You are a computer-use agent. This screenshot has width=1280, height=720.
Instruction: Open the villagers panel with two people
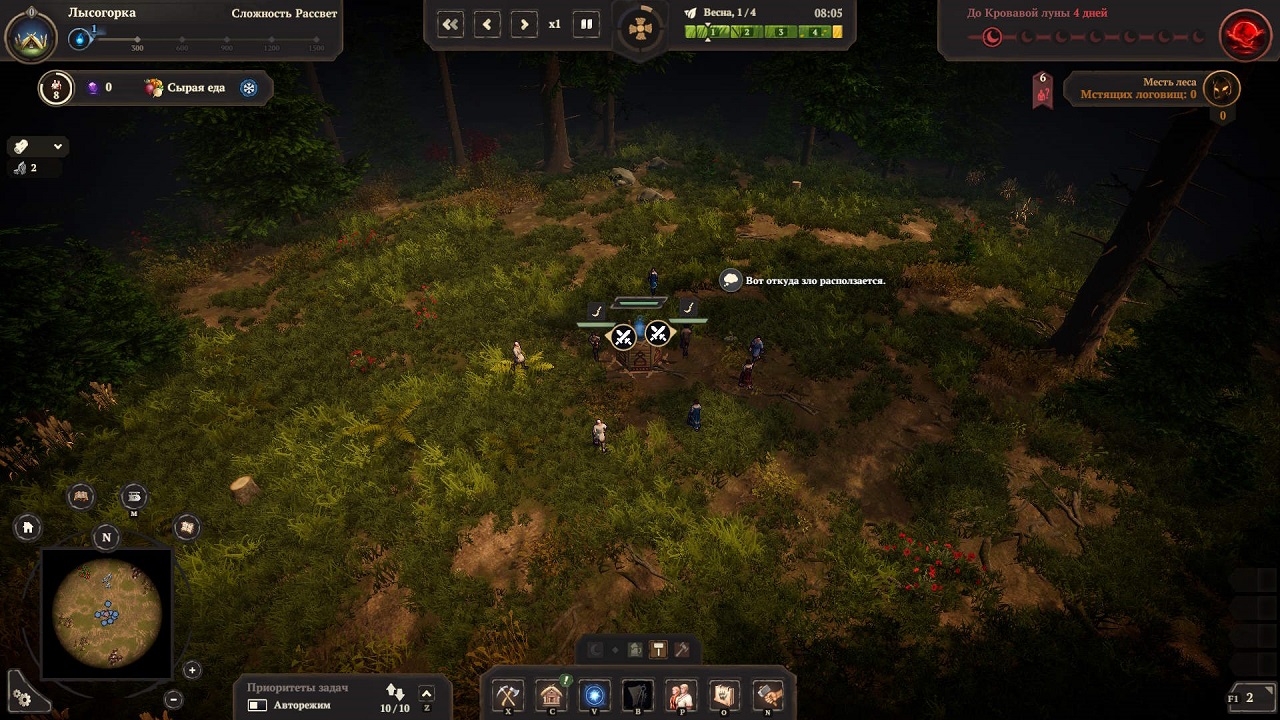coord(681,694)
